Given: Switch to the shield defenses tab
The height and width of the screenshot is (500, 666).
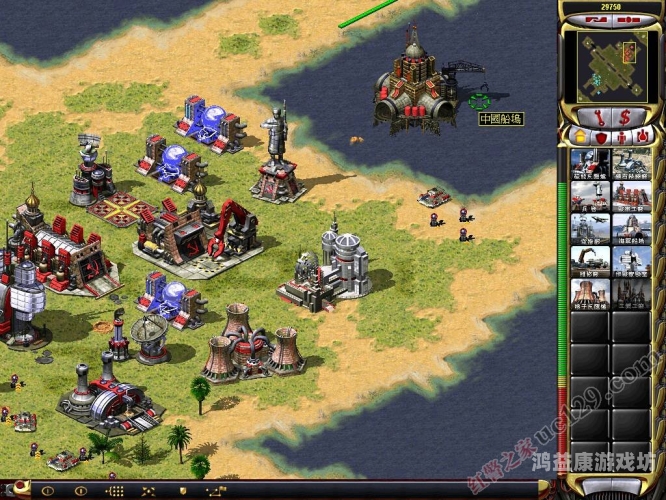Looking at the screenshot, I should 602,136.
